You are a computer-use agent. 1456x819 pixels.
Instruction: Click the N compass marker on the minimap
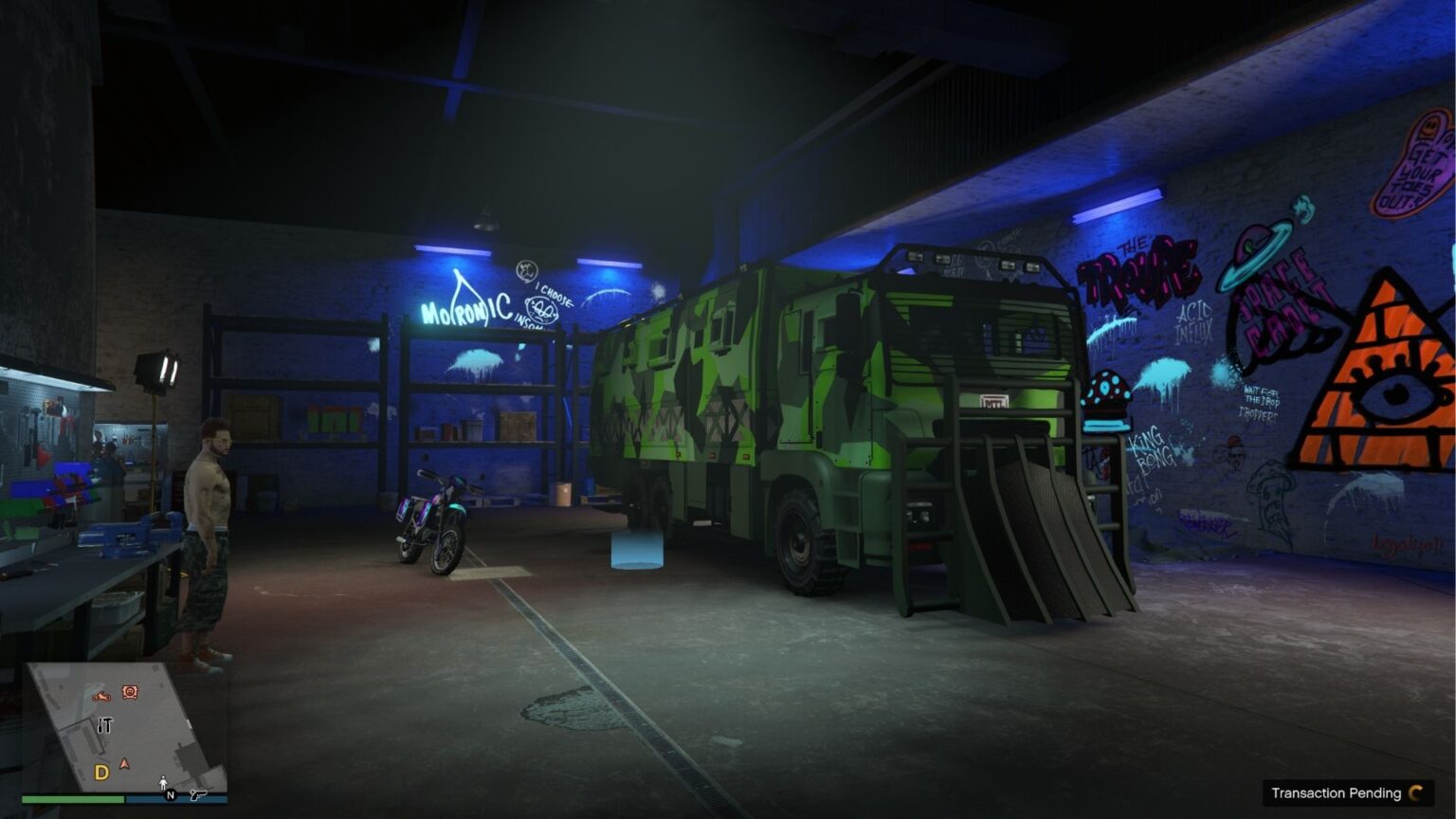click(170, 794)
